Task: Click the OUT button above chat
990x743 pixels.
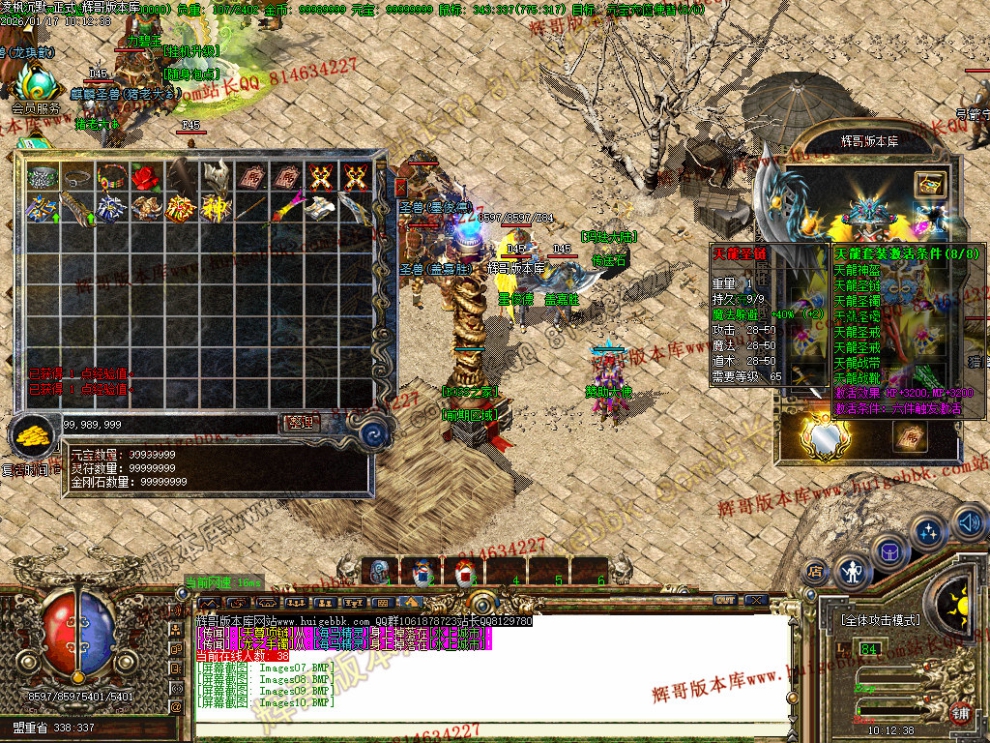Action: (725, 600)
